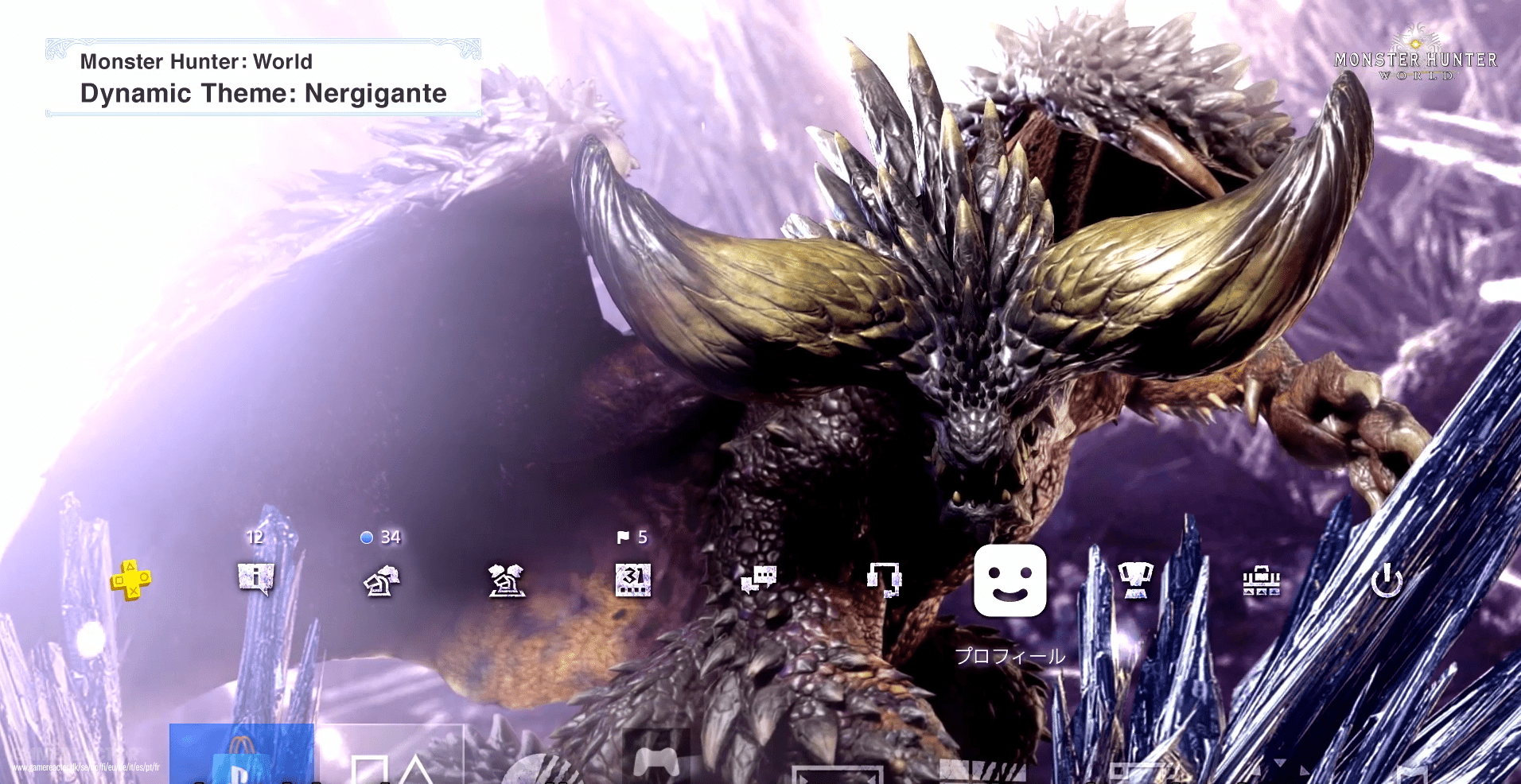Open What's New speech bubble icon
The image size is (1521, 784).
[256, 580]
